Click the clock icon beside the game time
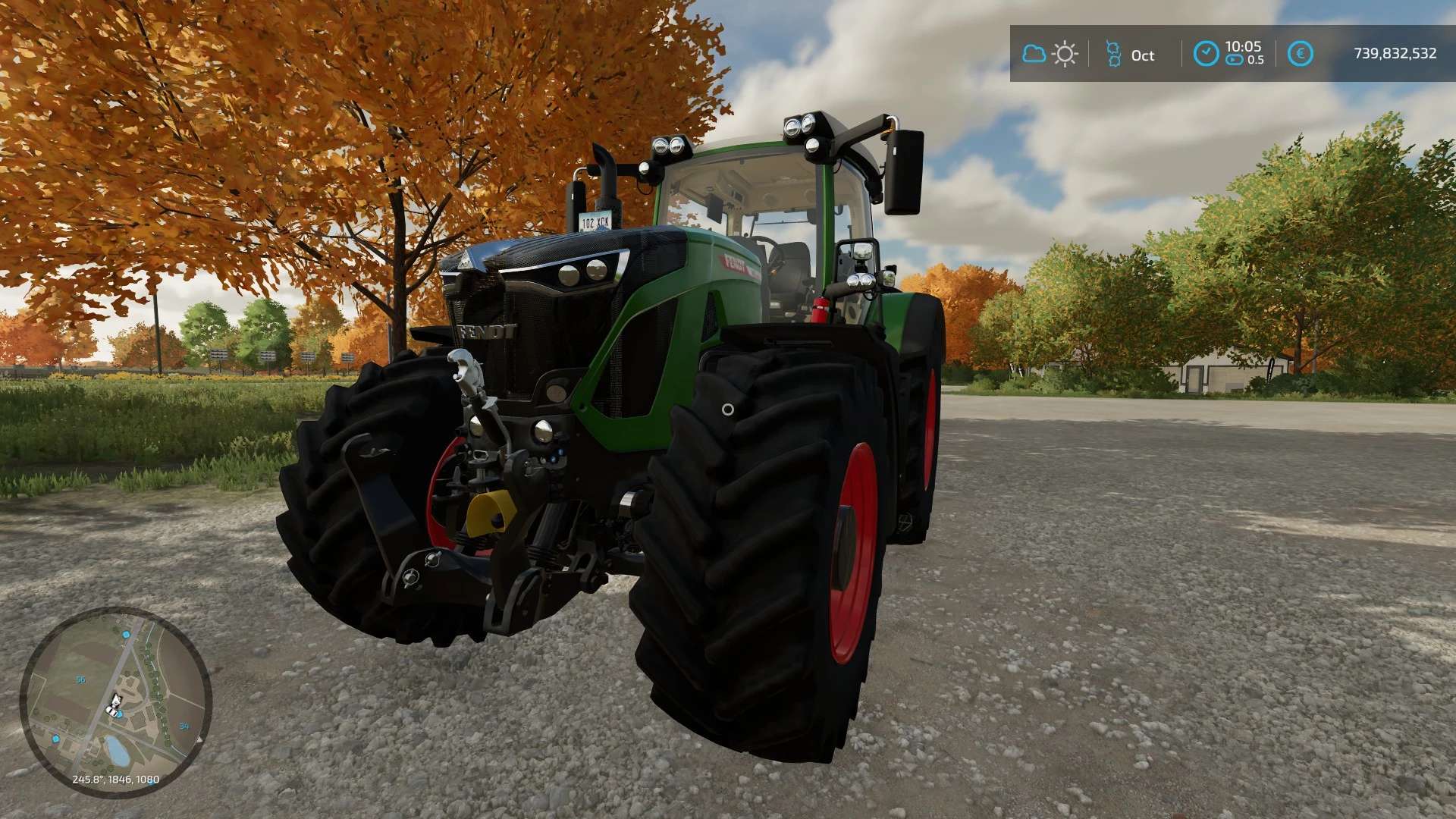This screenshot has width=1456, height=819. pos(1206,54)
